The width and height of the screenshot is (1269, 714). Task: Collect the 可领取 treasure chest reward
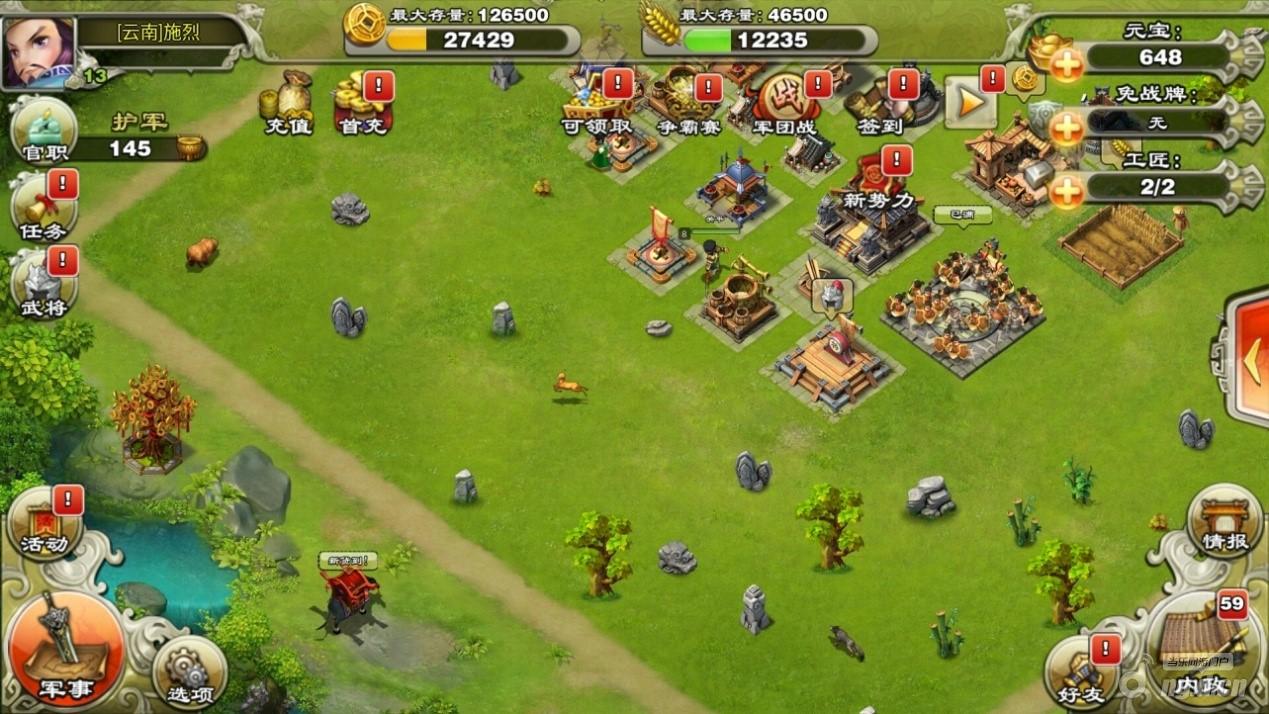[x=597, y=104]
